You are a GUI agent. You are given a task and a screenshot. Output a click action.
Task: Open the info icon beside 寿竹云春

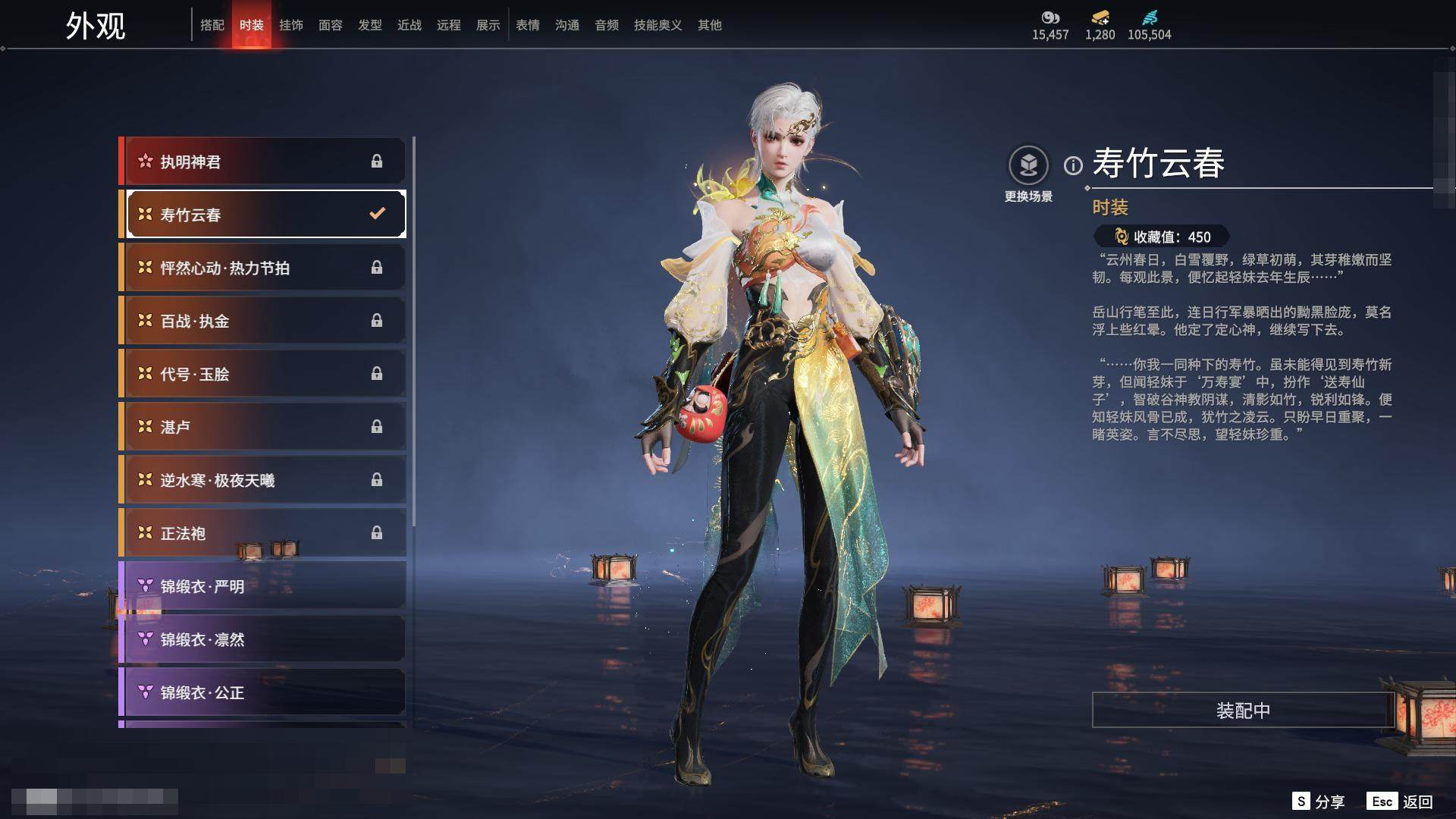pos(1073,165)
